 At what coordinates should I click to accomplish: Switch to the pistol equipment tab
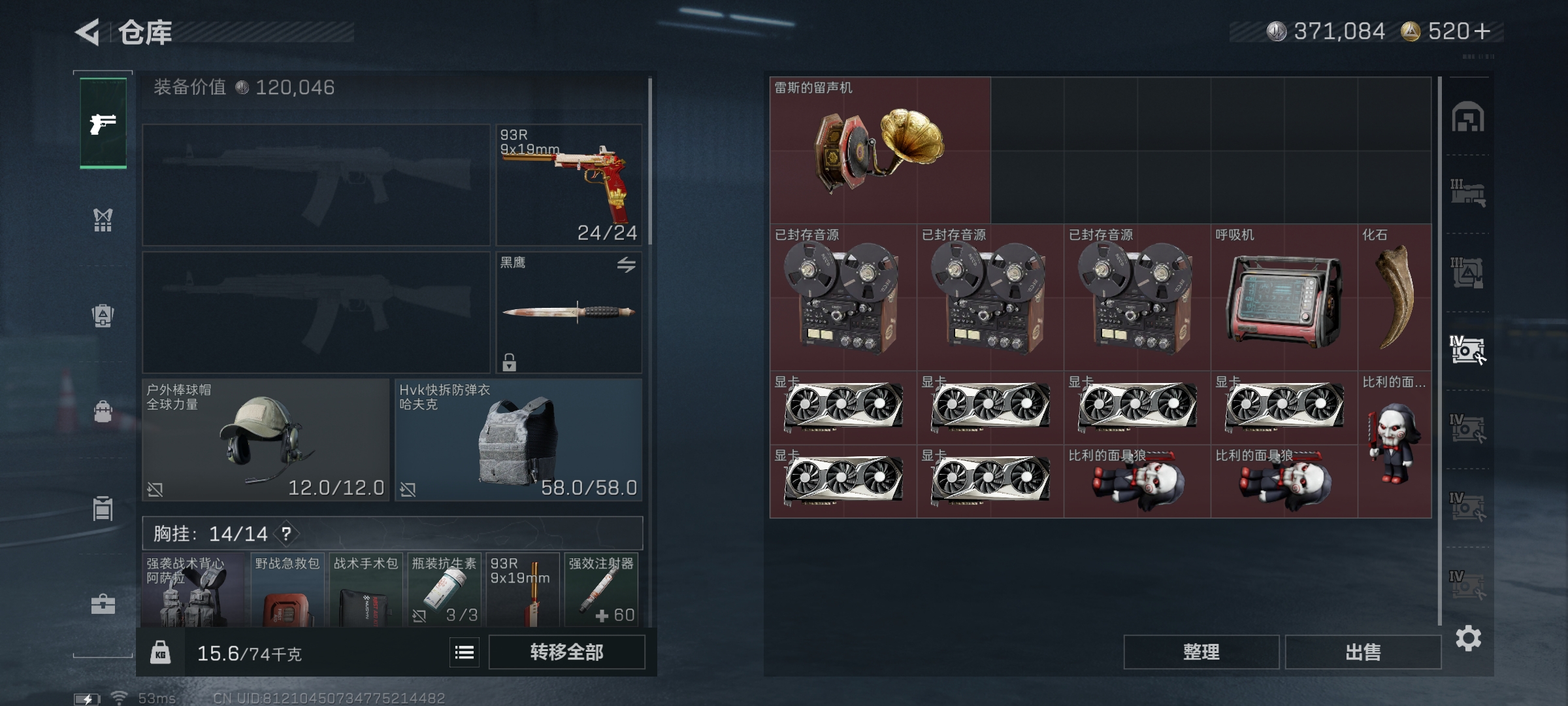click(x=103, y=124)
